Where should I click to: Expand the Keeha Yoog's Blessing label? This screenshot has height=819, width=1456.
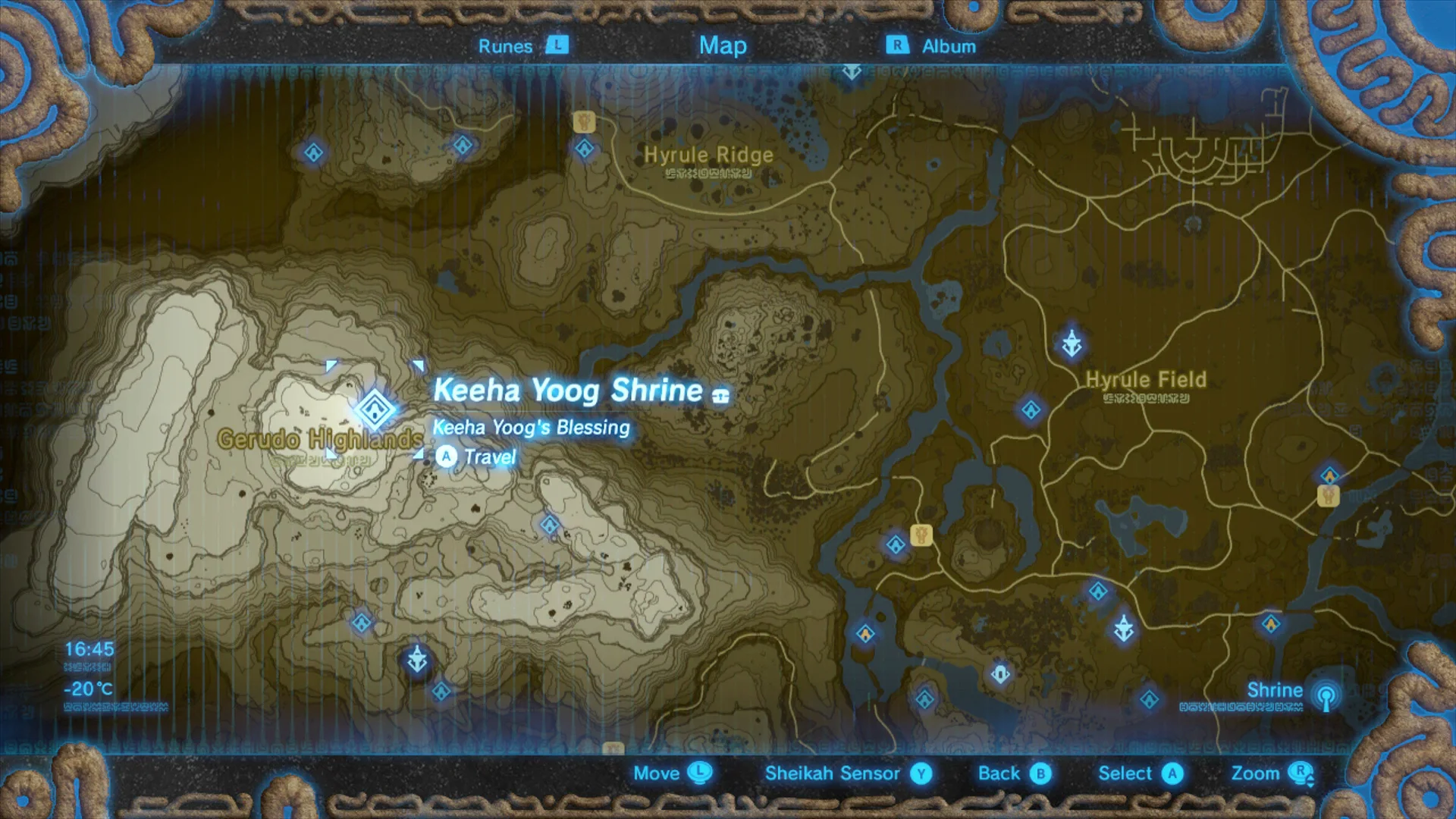(x=530, y=428)
